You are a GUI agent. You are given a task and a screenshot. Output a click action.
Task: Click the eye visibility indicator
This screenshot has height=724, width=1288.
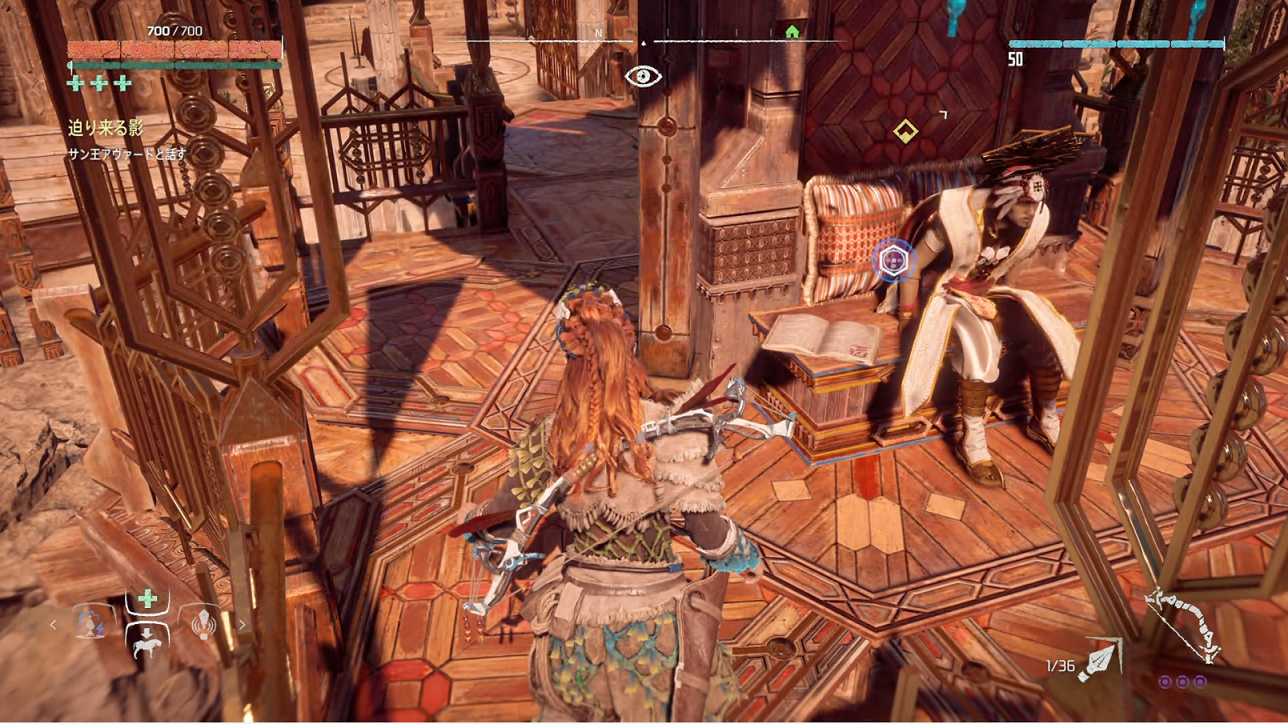point(643,76)
